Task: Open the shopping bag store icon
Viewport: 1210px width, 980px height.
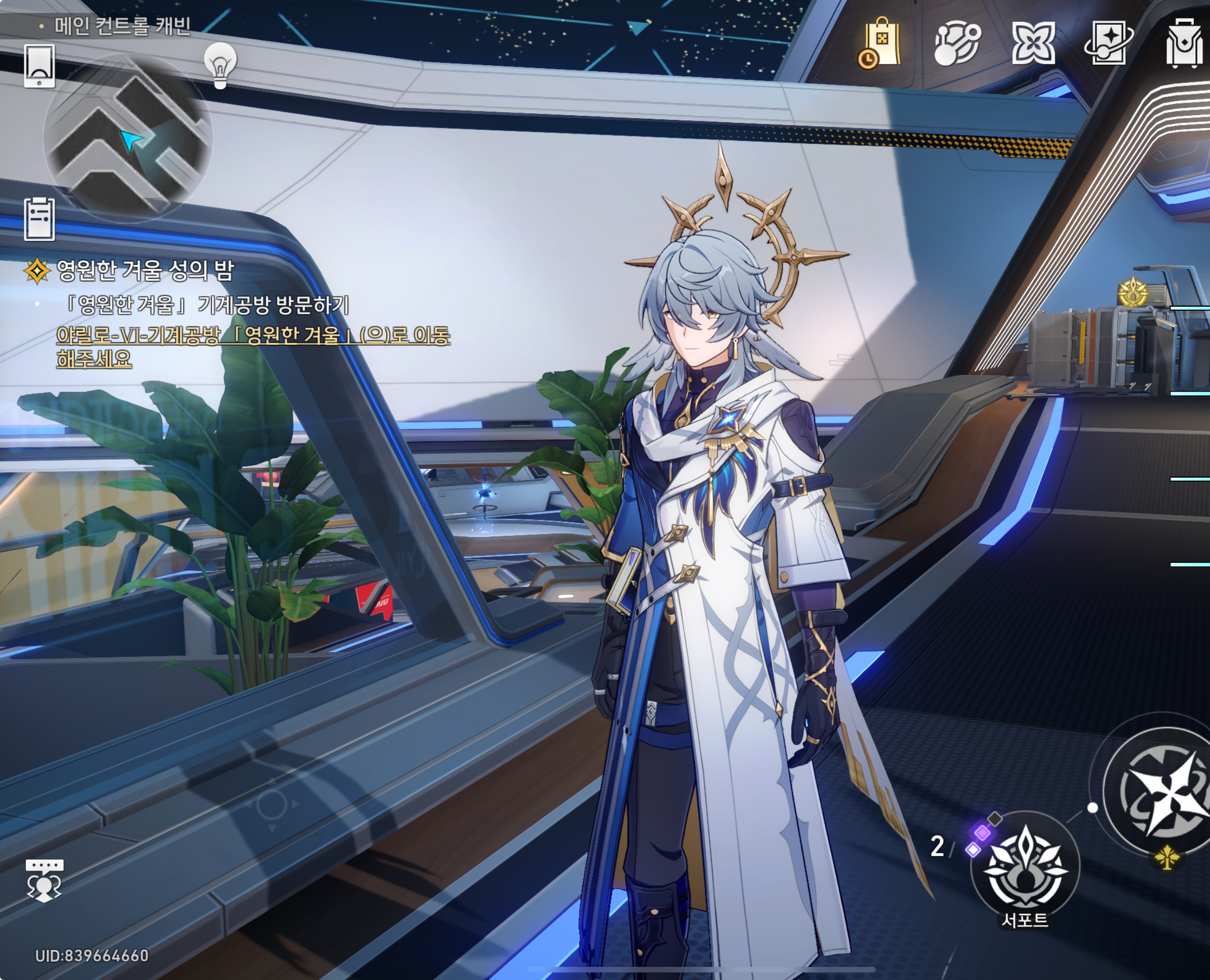Action: click(x=880, y=43)
